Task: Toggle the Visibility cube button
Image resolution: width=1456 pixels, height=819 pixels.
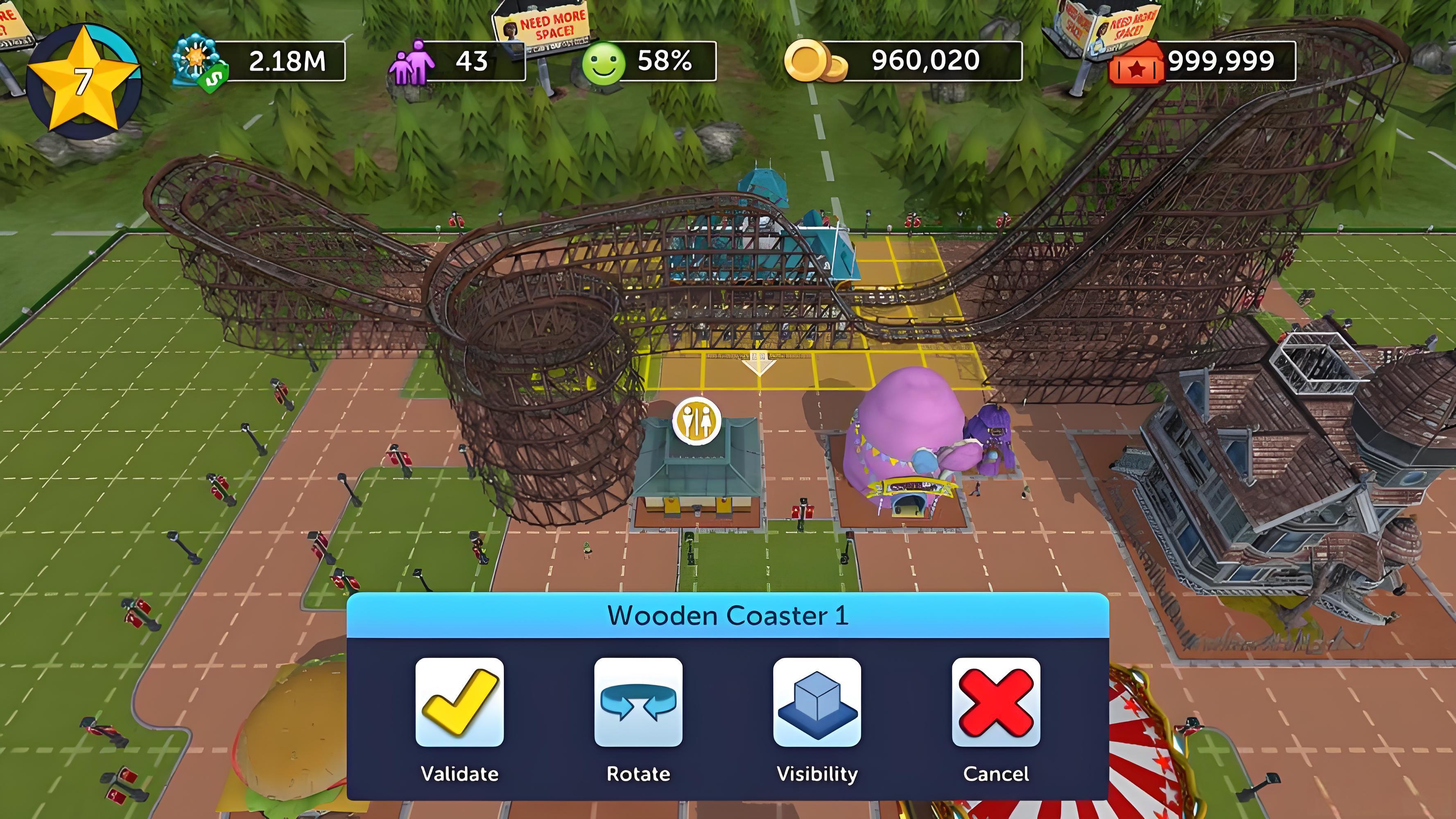Action: pyautogui.click(x=817, y=702)
